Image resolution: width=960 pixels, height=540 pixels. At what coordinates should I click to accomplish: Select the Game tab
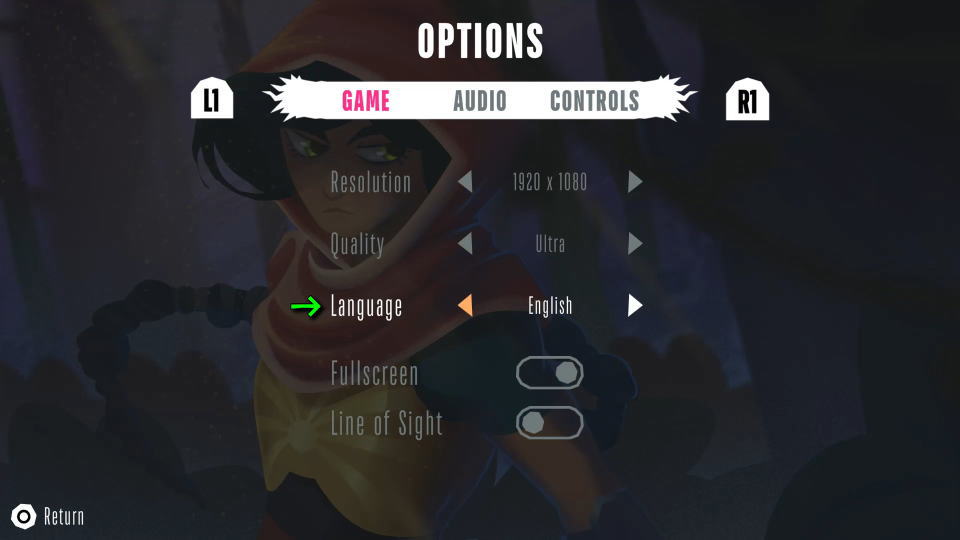pyautogui.click(x=365, y=101)
